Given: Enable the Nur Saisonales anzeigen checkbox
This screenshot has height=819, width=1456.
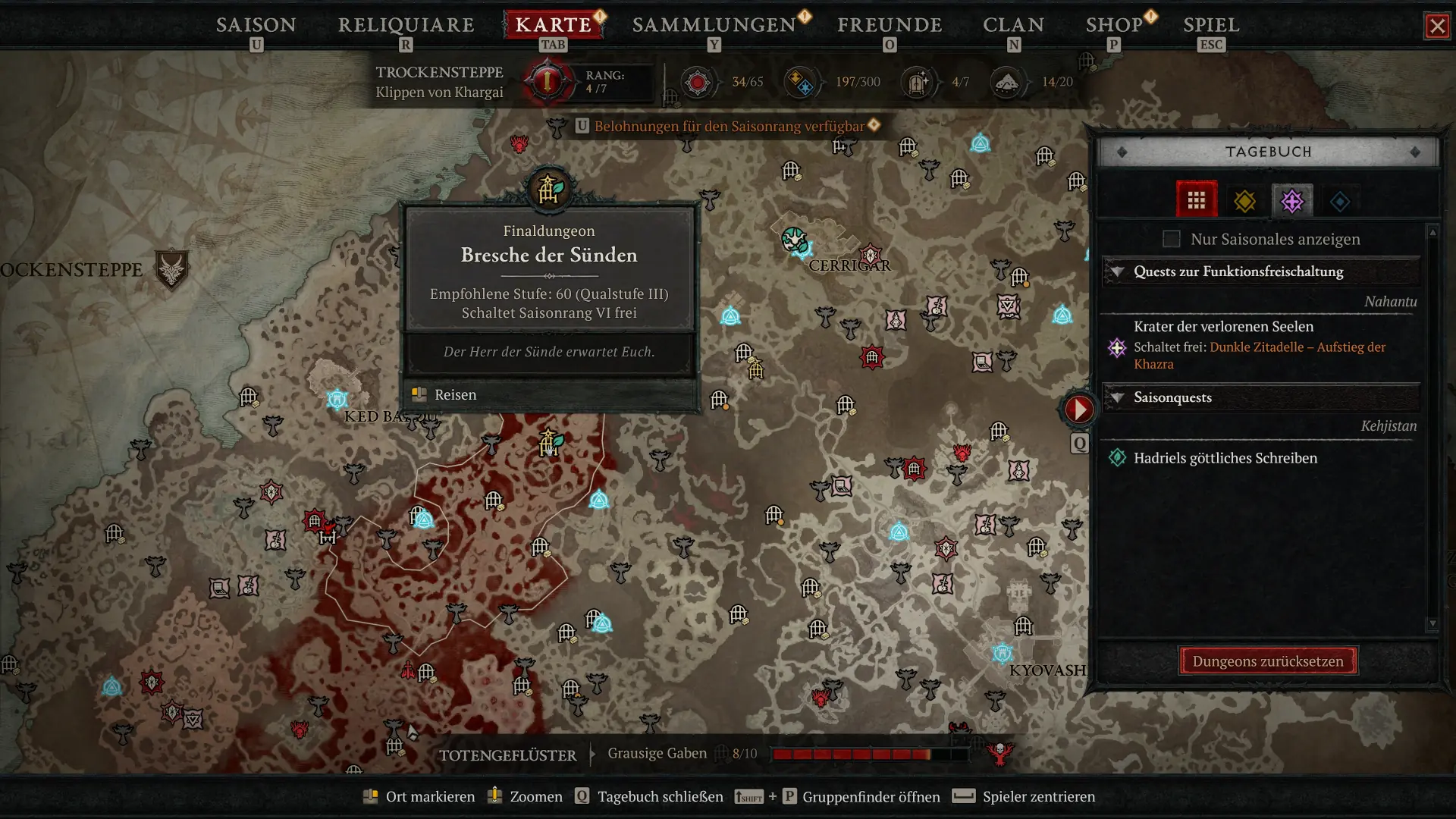Looking at the screenshot, I should (x=1171, y=239).
